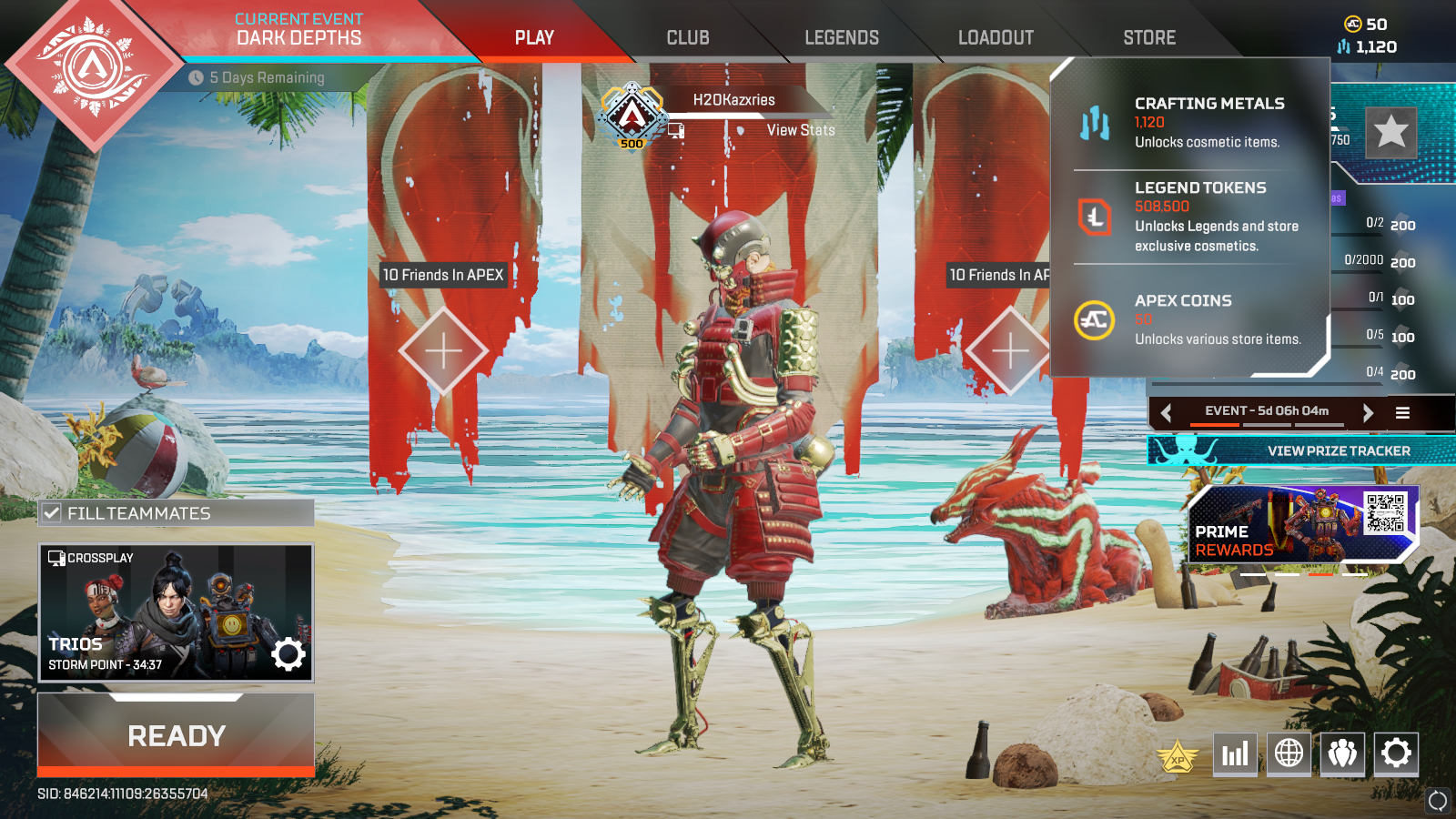This screenshot has height=819, width=1456.
Task: Open the settings gear icon
Action: click(1396, 753)
